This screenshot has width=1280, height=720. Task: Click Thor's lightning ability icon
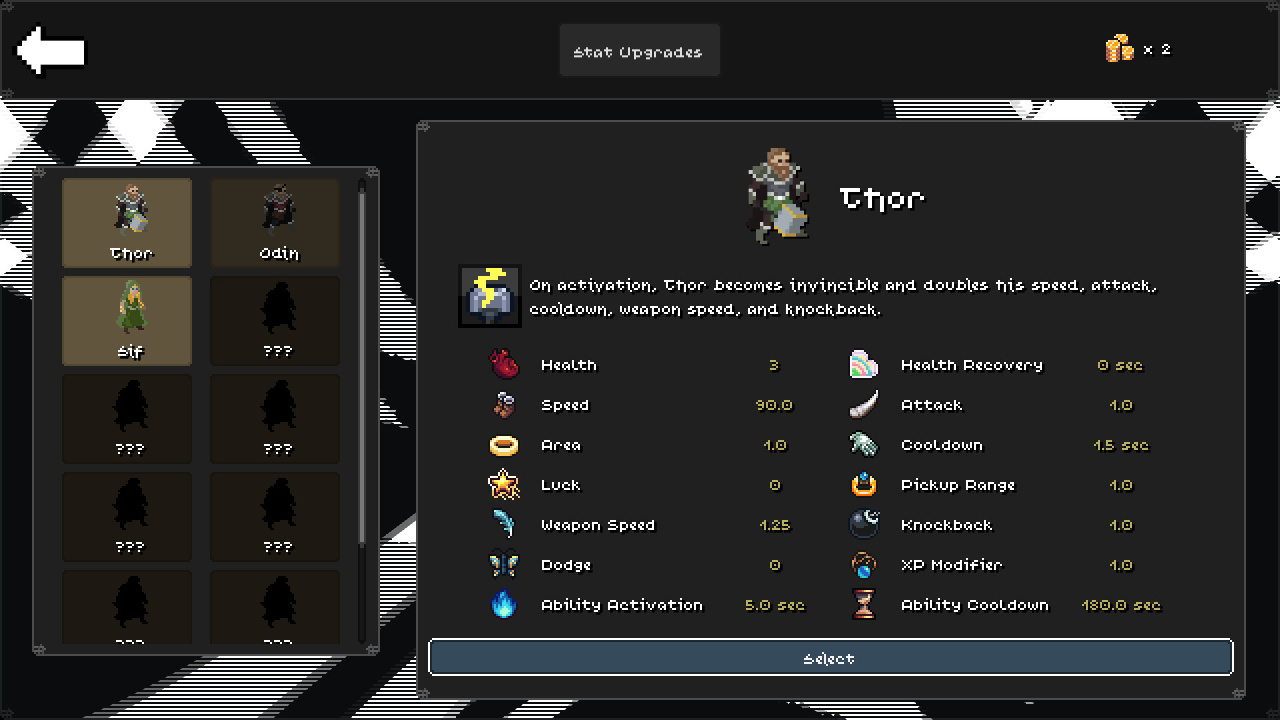[x=490, y=296]
